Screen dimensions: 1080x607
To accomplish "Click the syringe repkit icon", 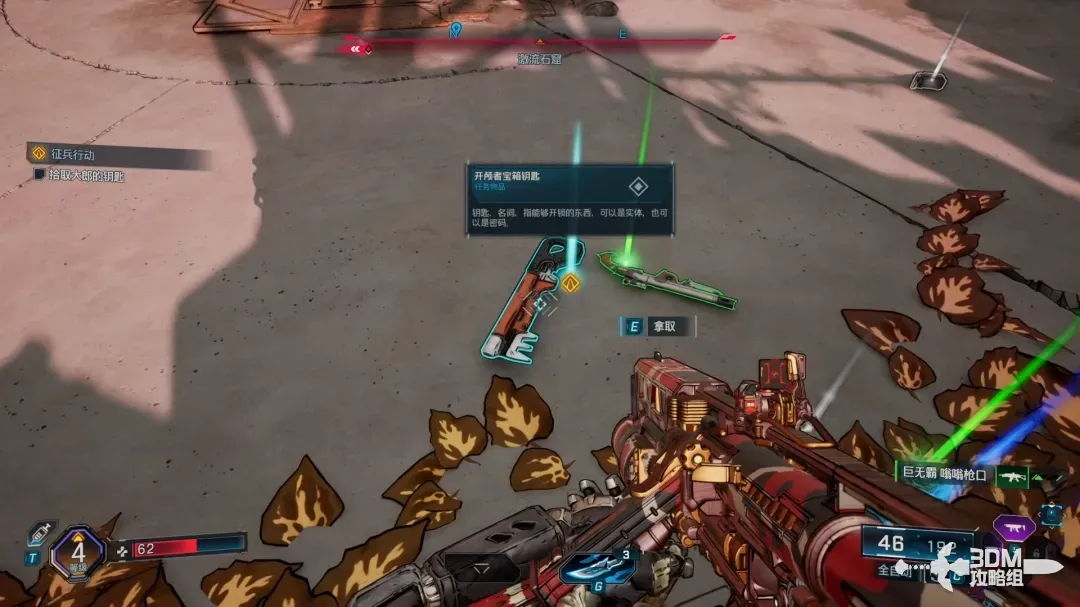I will [x=38, y=533].
